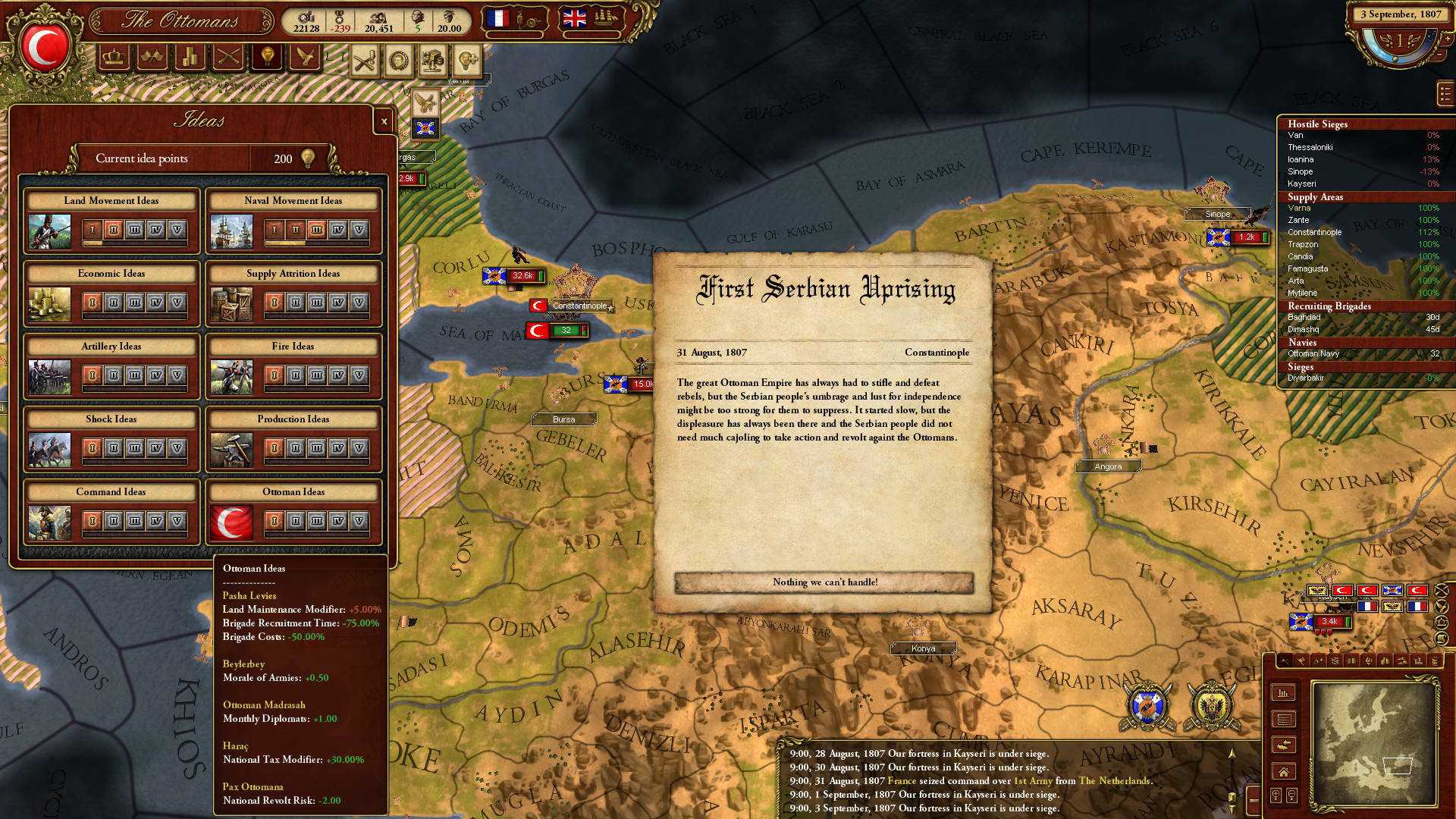The image size is (1456, 819).
Task: Toggle the home/capital view button near the minimap
Action: 1285,771
